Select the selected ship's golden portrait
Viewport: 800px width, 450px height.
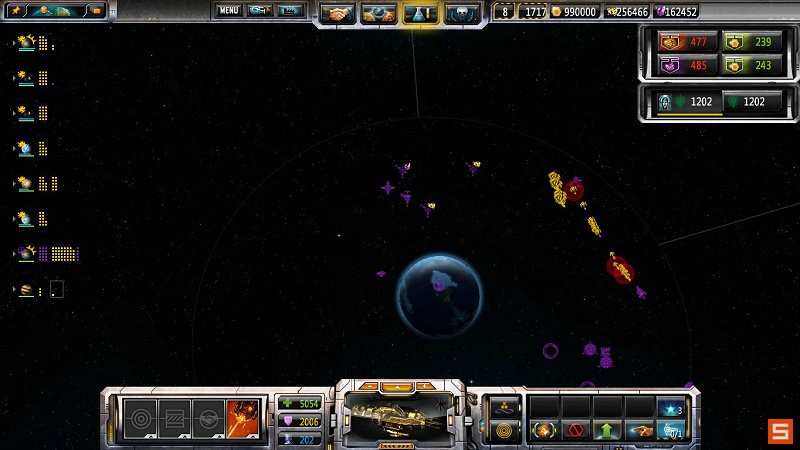399,412
